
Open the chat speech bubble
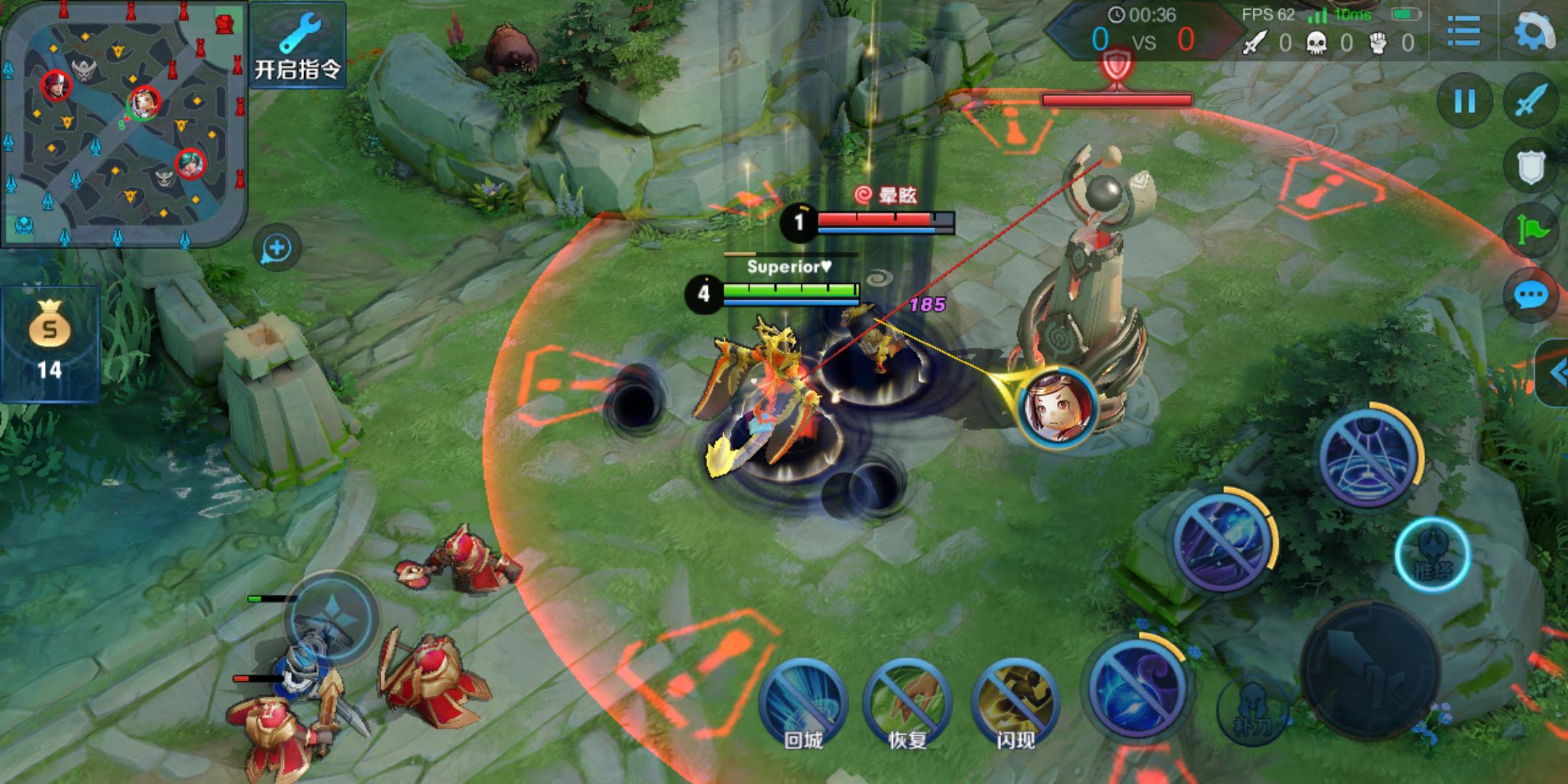[x=1532, y=295]
